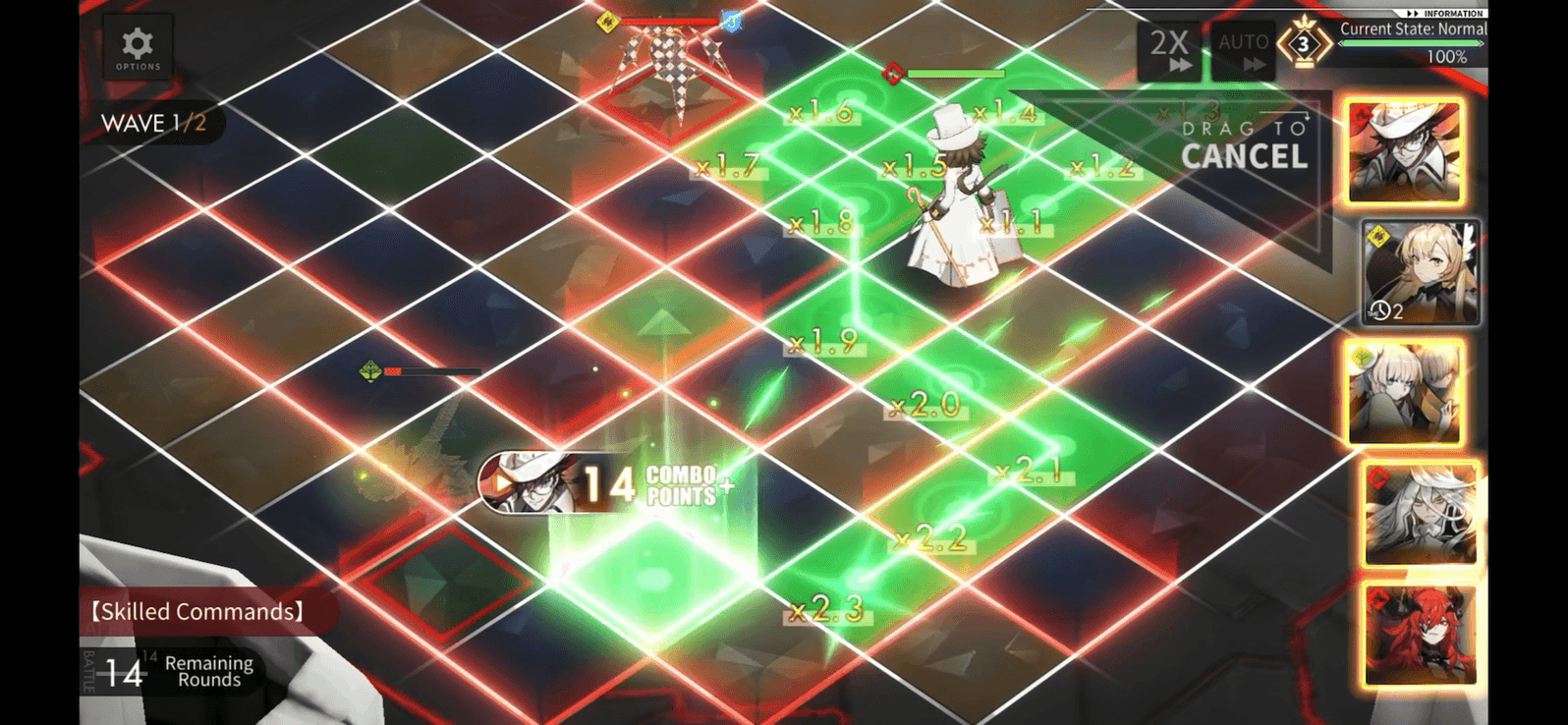Click the red element icon above the center enemy
1568x725 pixels.
893,71
